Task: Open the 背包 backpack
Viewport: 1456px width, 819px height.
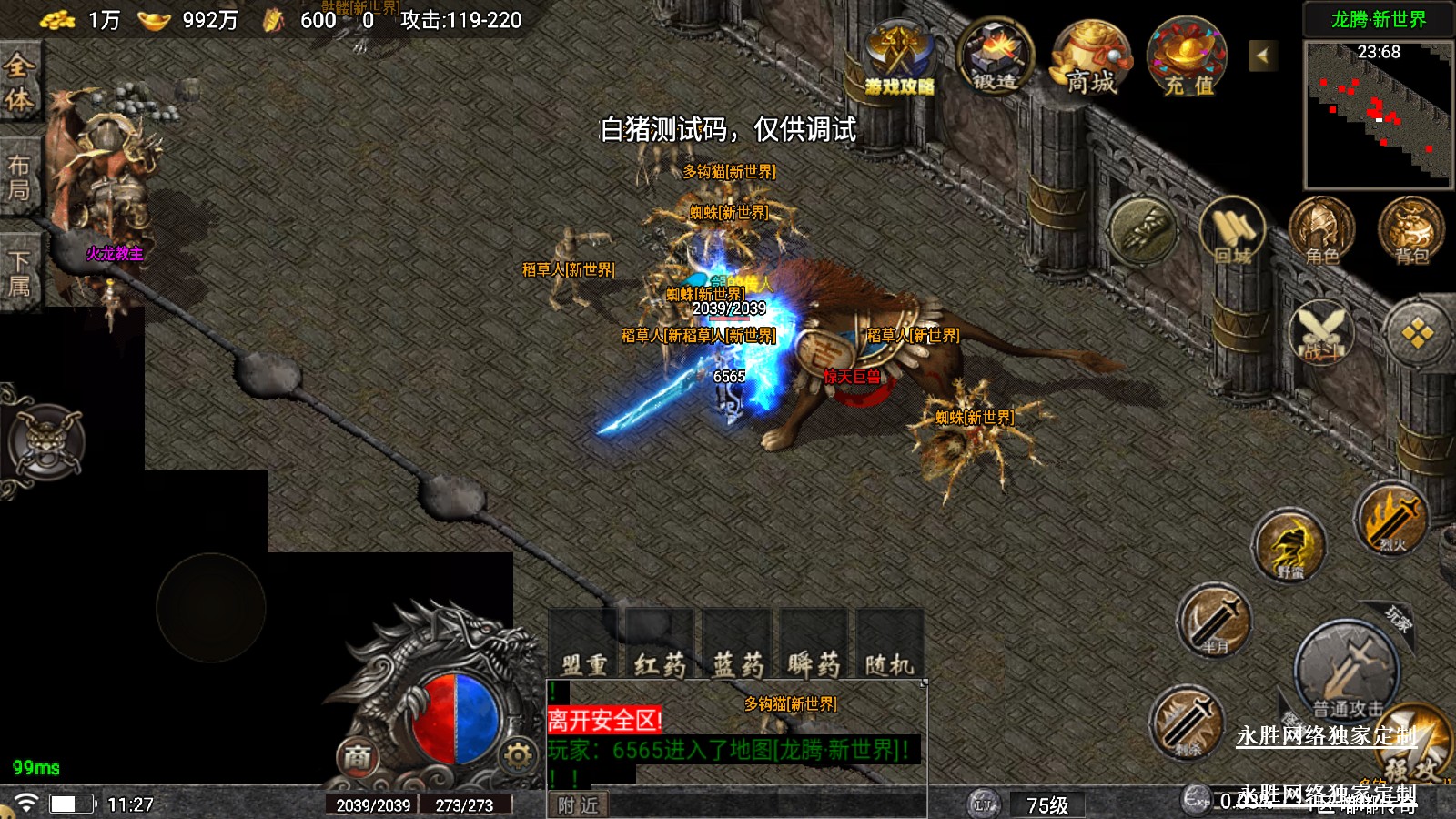Action: click(1411, 232)
